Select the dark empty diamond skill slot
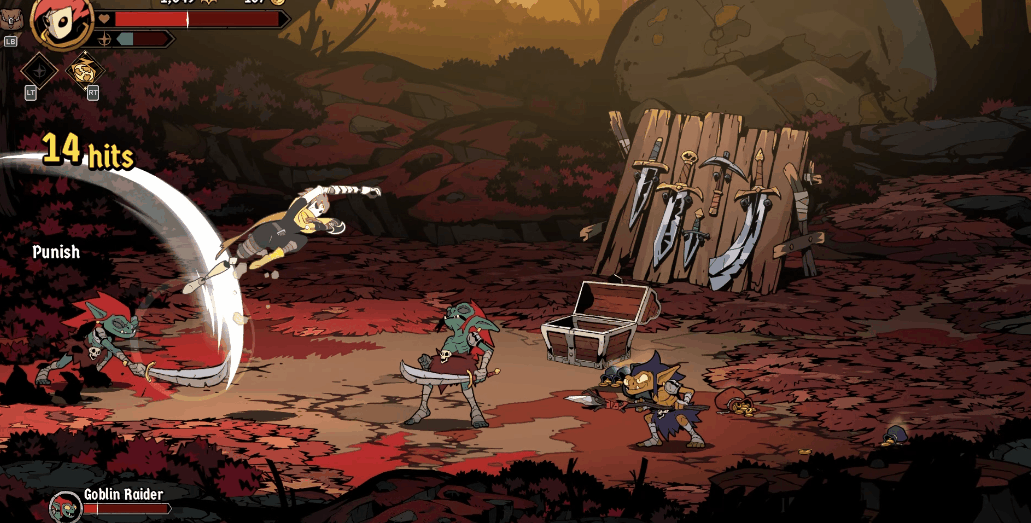The height and width of the screenshot is (523, 1031). (39, 70)
